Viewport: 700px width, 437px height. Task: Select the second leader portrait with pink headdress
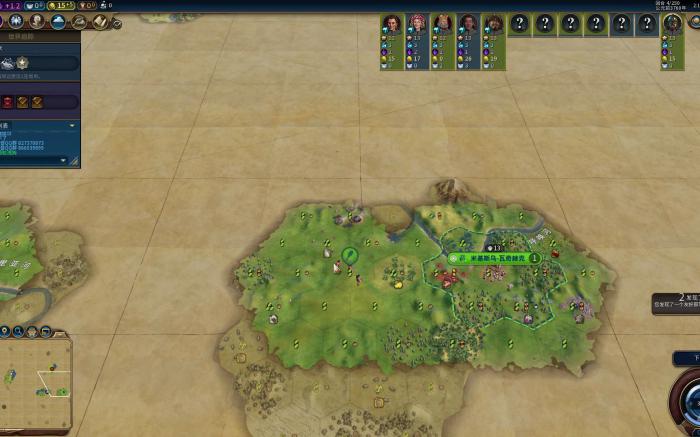[415, 24]
